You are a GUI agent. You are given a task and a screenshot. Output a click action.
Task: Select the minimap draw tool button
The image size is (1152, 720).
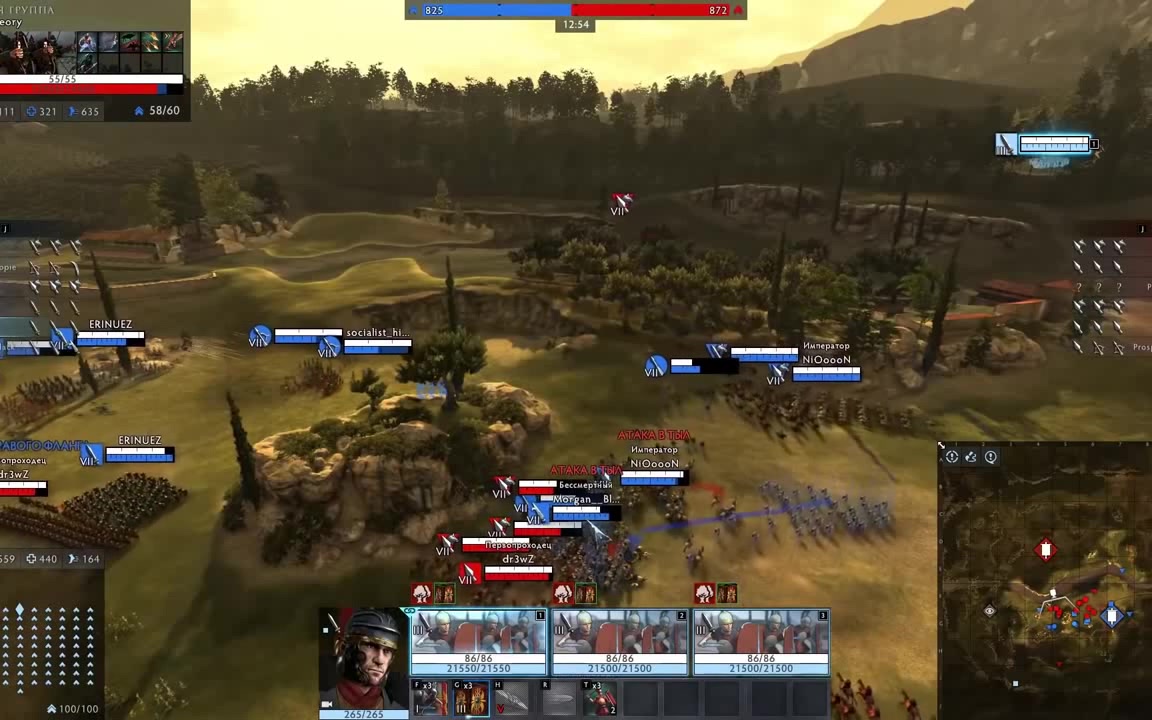[x=971, y=457]
